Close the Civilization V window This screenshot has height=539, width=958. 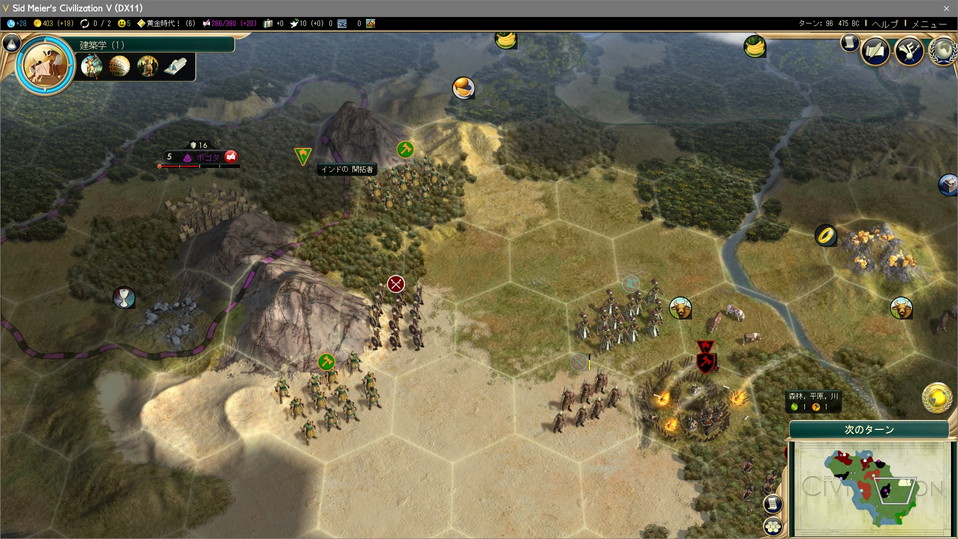click(x=946, y=7)
